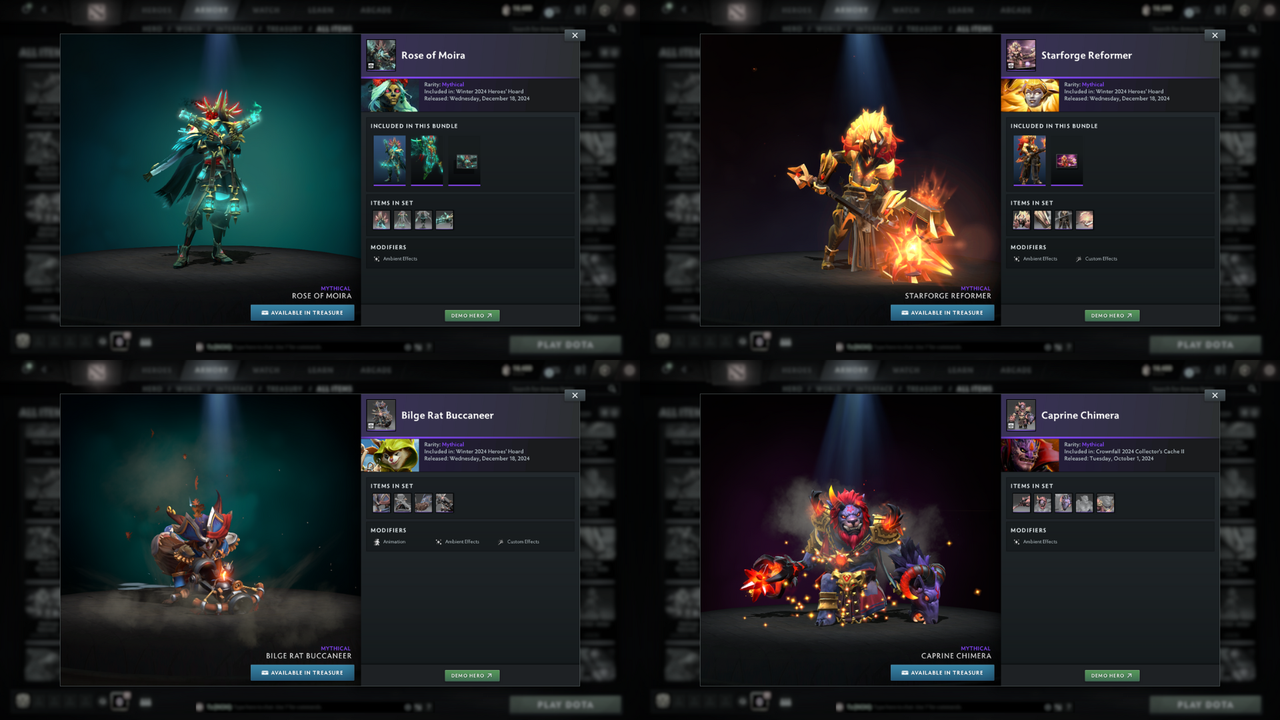This screenshot has height=720, width=1280.
Task: Click the Play Dota button at bottom right
Action: coord(1205,704)
